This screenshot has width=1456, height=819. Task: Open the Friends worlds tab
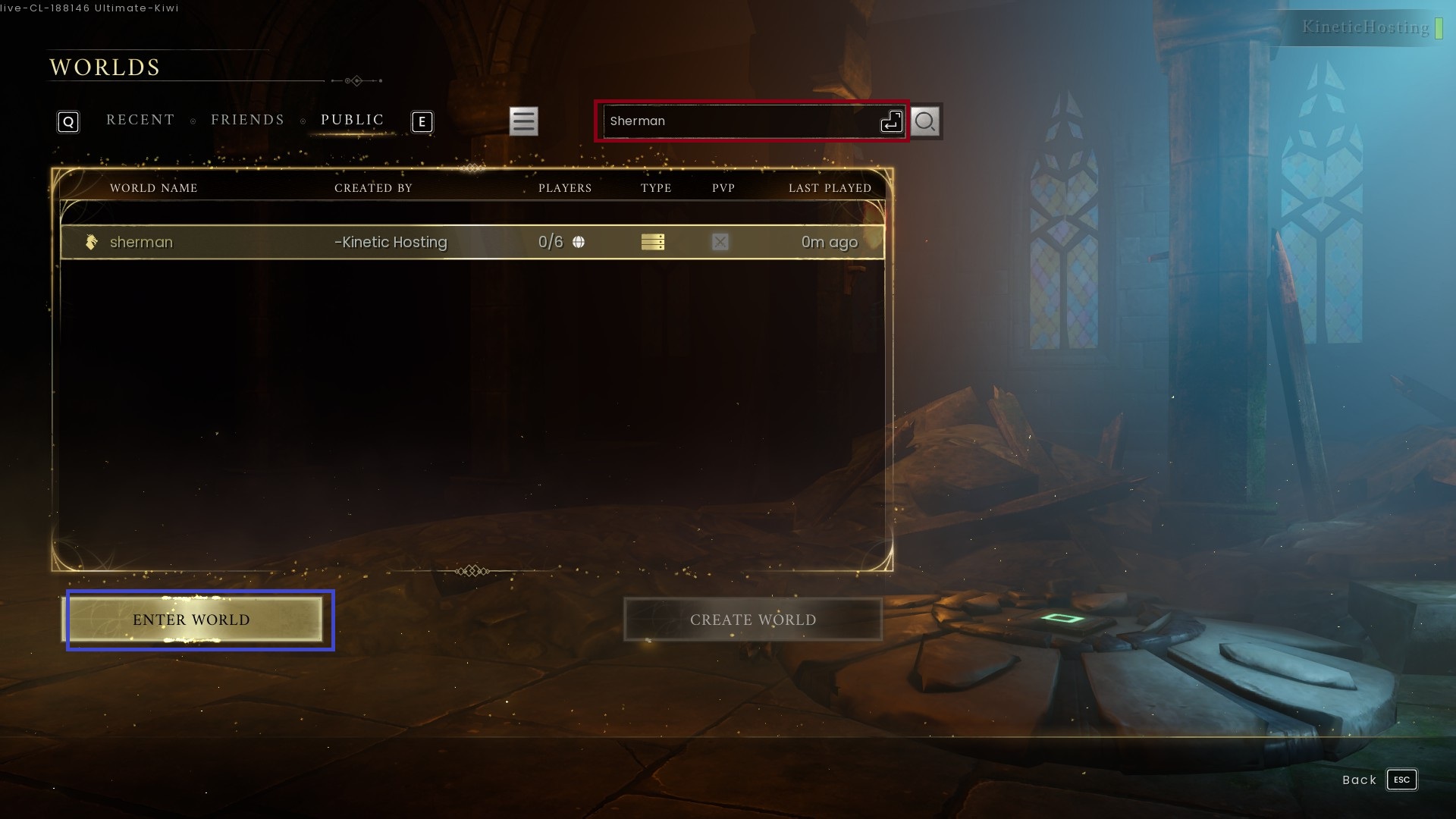click(x=247, y=120)
